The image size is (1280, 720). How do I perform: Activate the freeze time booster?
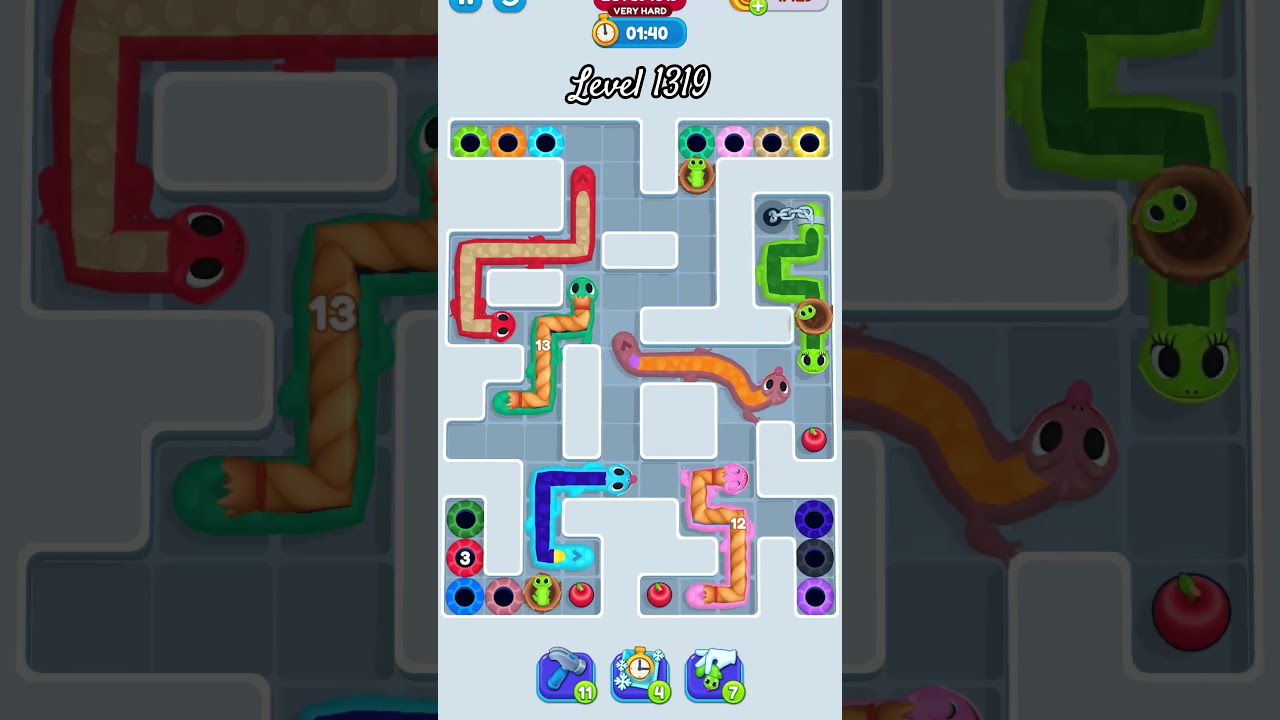640,675
